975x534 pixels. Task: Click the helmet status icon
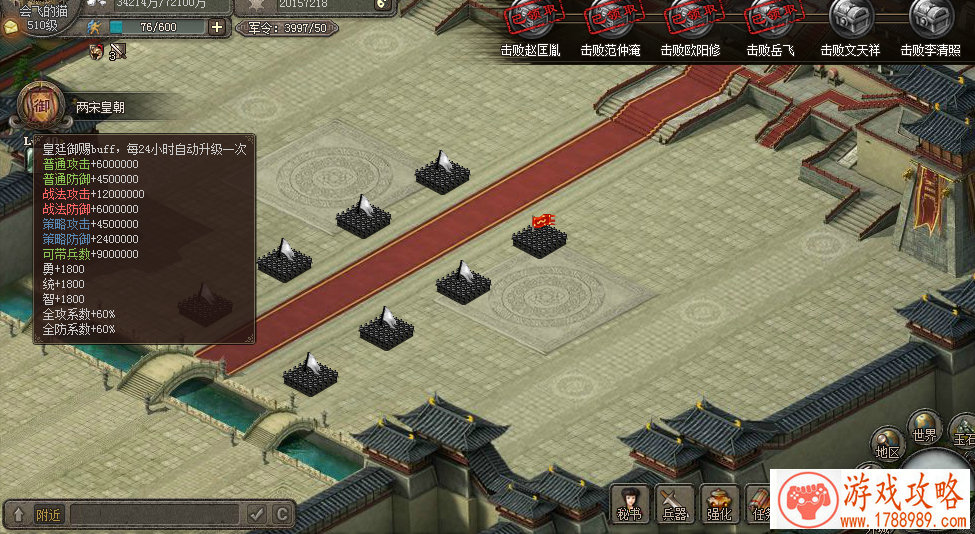pyautogui.click(x=96, y=50)
